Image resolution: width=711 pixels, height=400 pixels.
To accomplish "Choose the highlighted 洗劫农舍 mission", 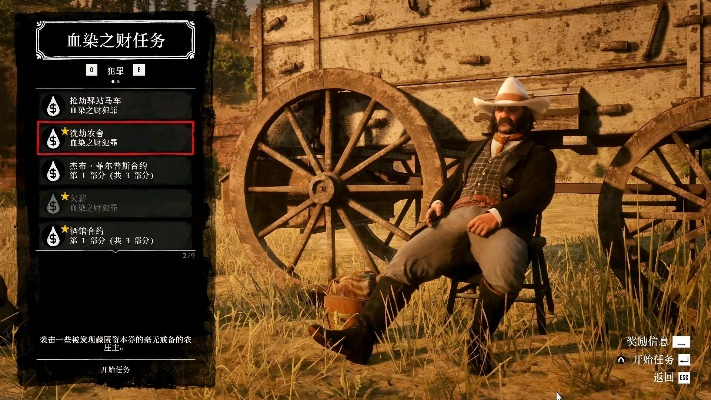I will coord(115,137).
